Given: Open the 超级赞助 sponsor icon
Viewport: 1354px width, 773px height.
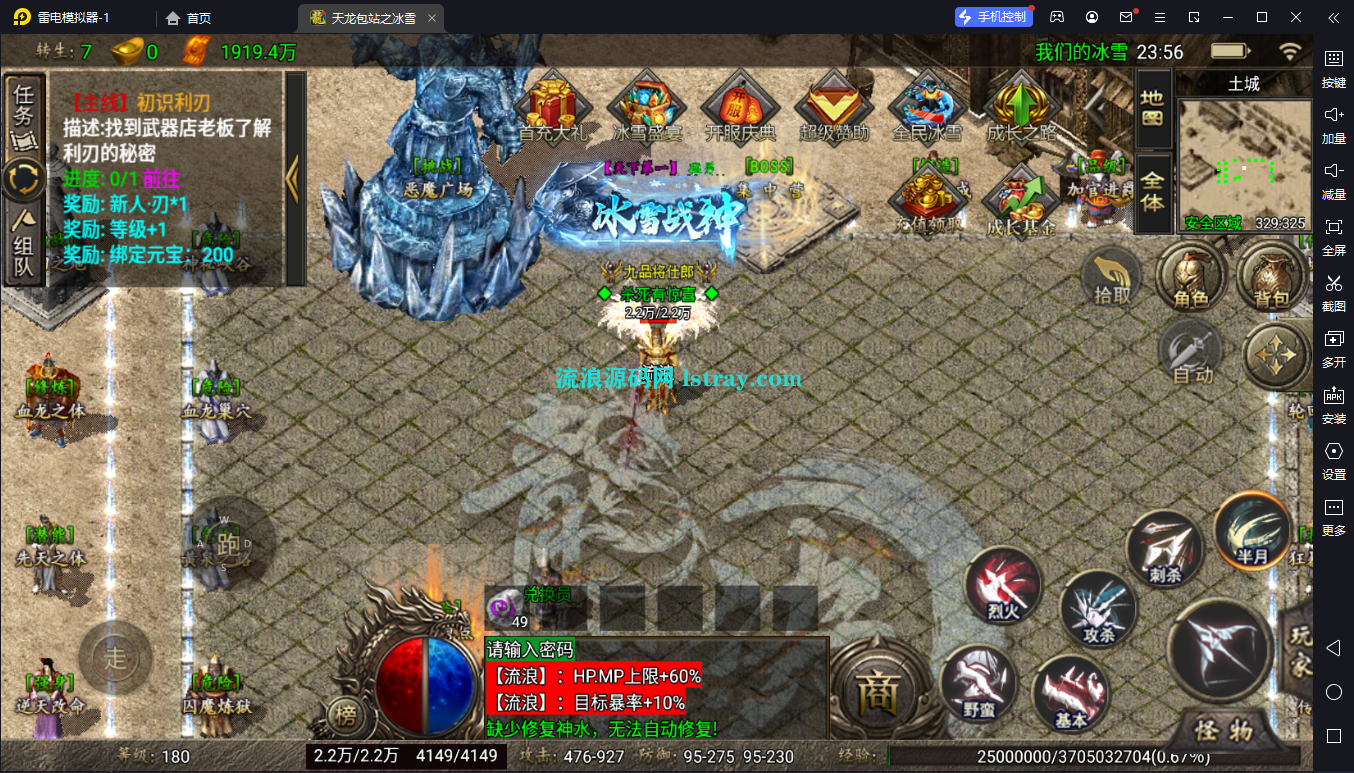Looking at the screenshot, I should click(x=834, y=105).
